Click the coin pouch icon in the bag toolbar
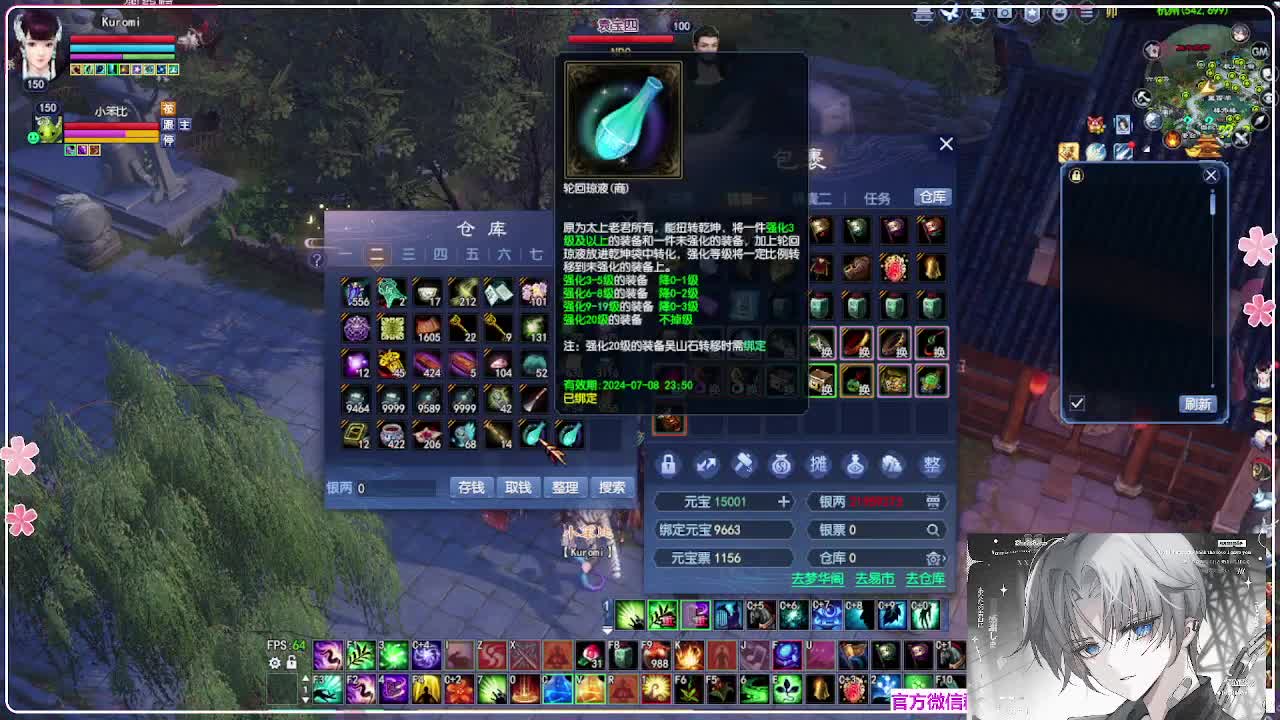Image resolution: width=1280 pixels, height=720 pixels. [782, 465]
